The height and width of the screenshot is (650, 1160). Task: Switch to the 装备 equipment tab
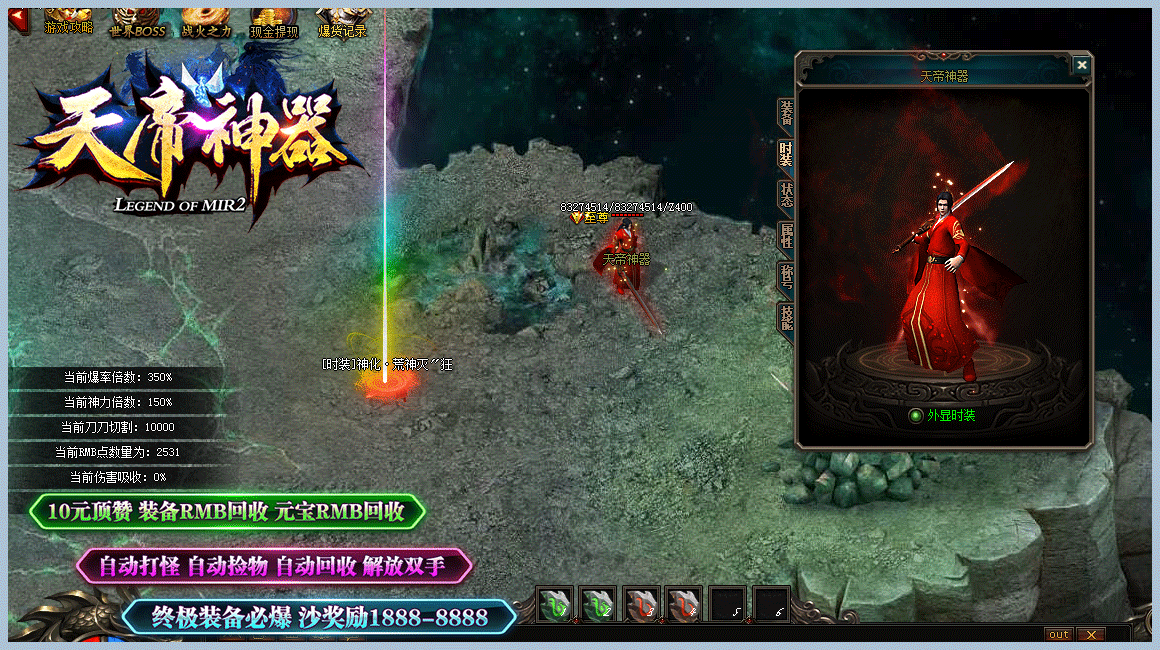(786, 116)
